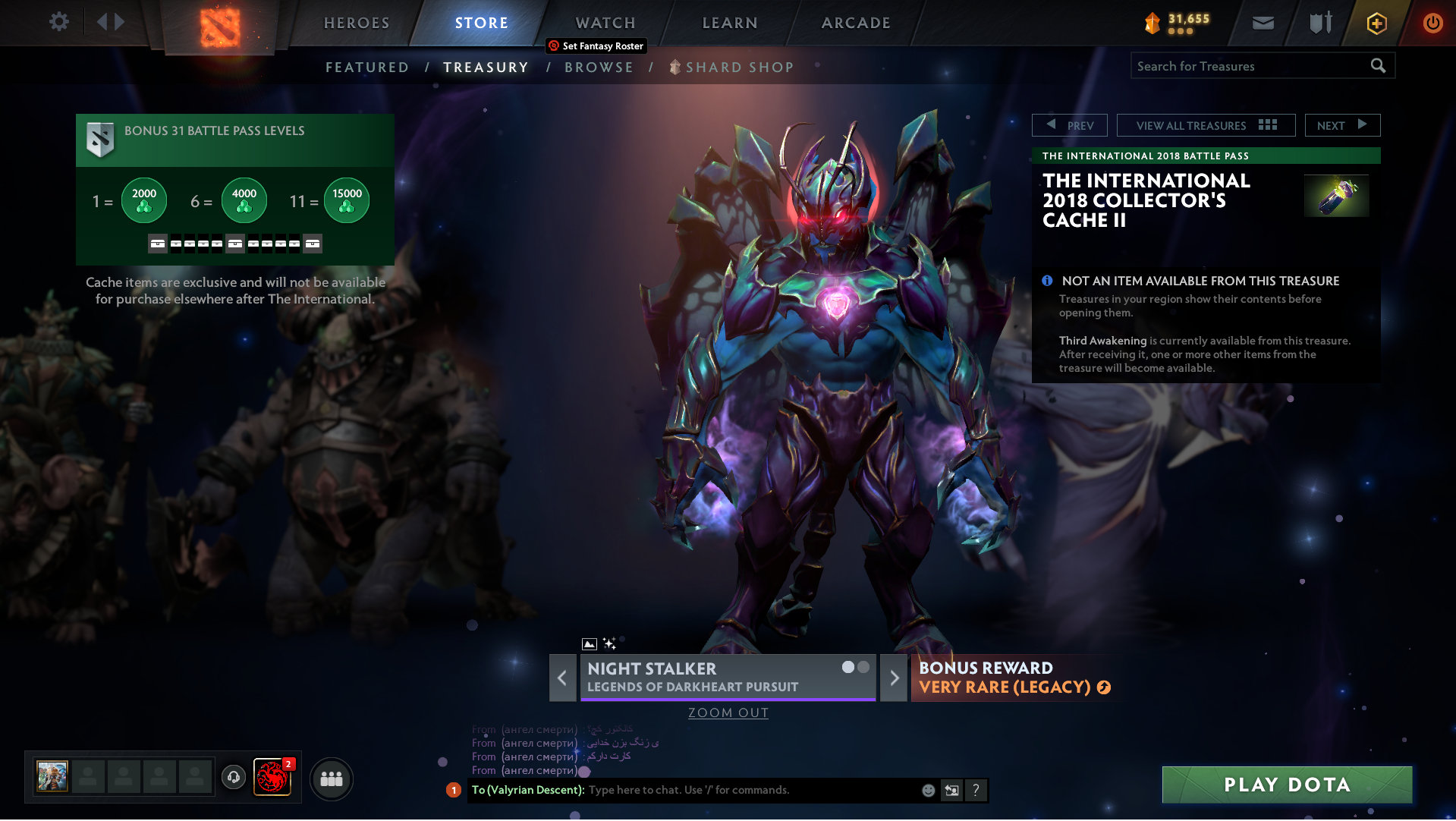Show the next item with right arrow
Image resolution: width=1456 pixels, height=821 pixels.
coord(894,678)
